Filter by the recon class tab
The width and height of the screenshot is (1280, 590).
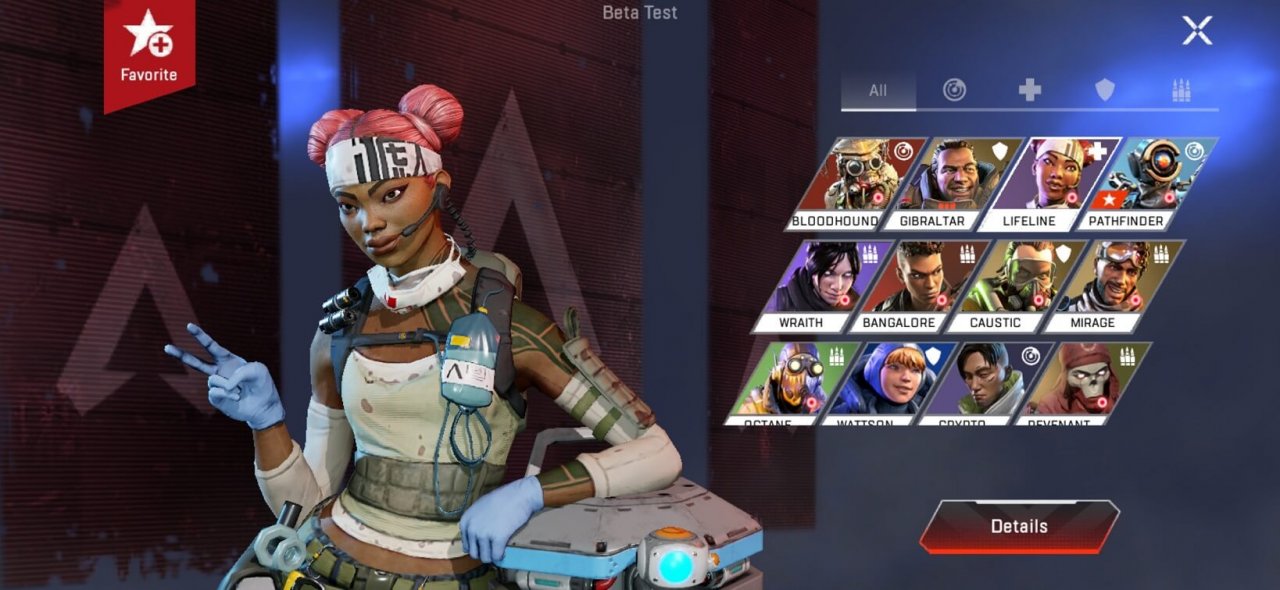955,90
